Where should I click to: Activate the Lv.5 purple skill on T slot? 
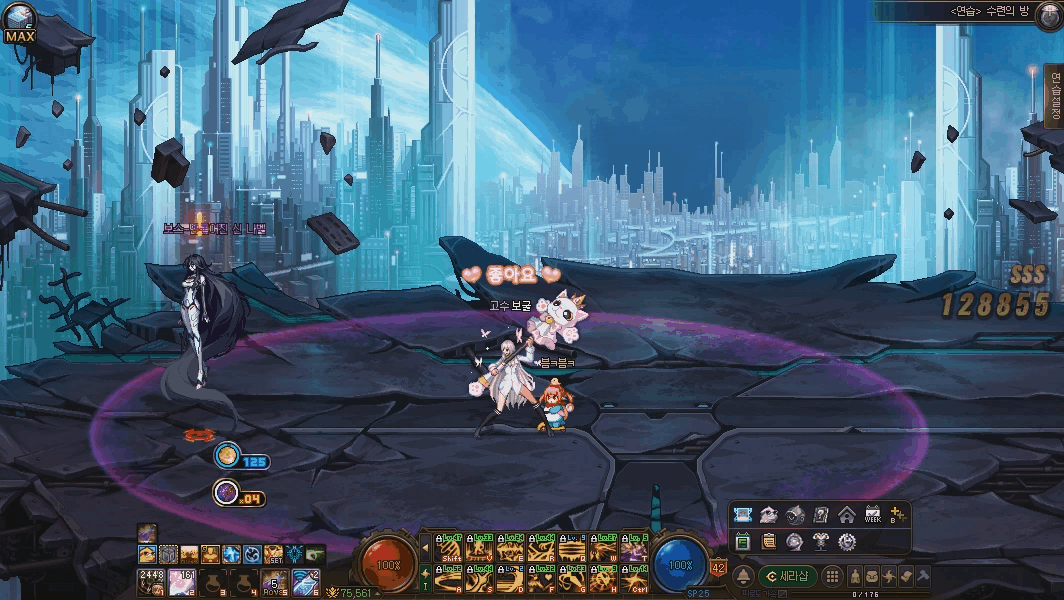tap(635, 548)
